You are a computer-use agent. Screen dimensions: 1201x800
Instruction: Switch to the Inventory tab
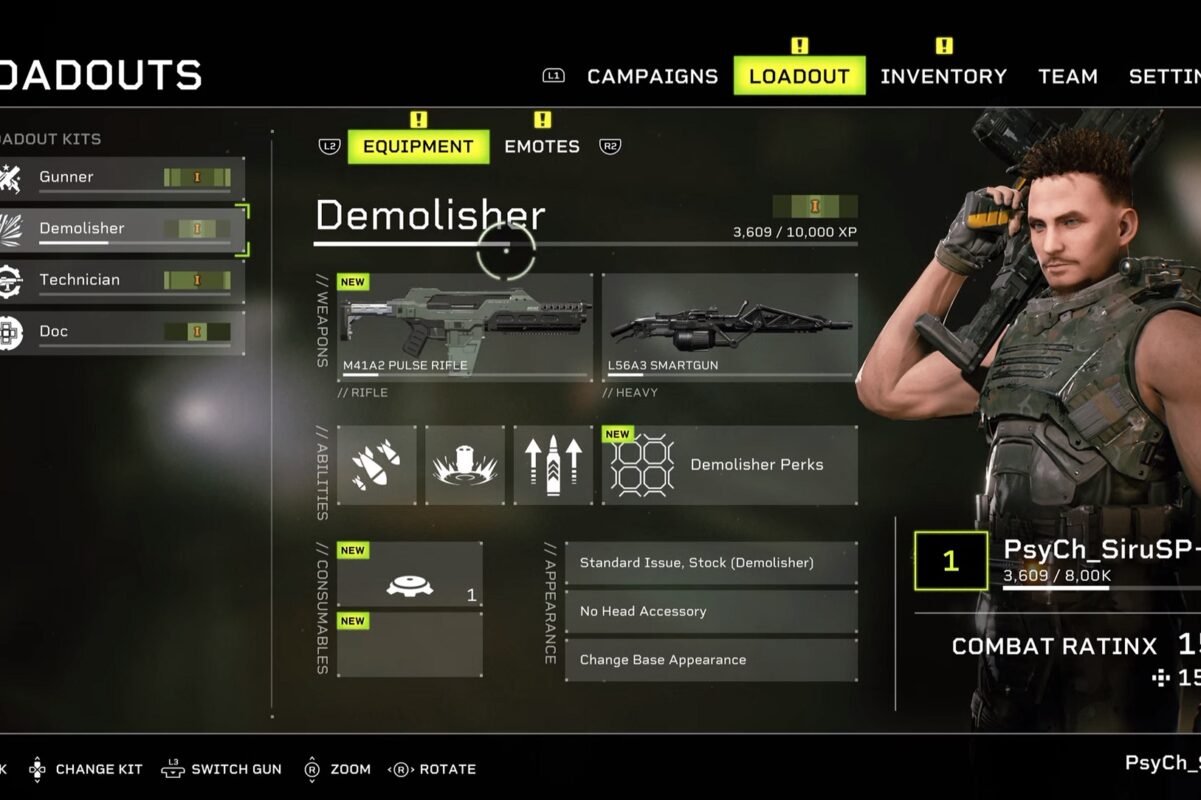[943, 76]
